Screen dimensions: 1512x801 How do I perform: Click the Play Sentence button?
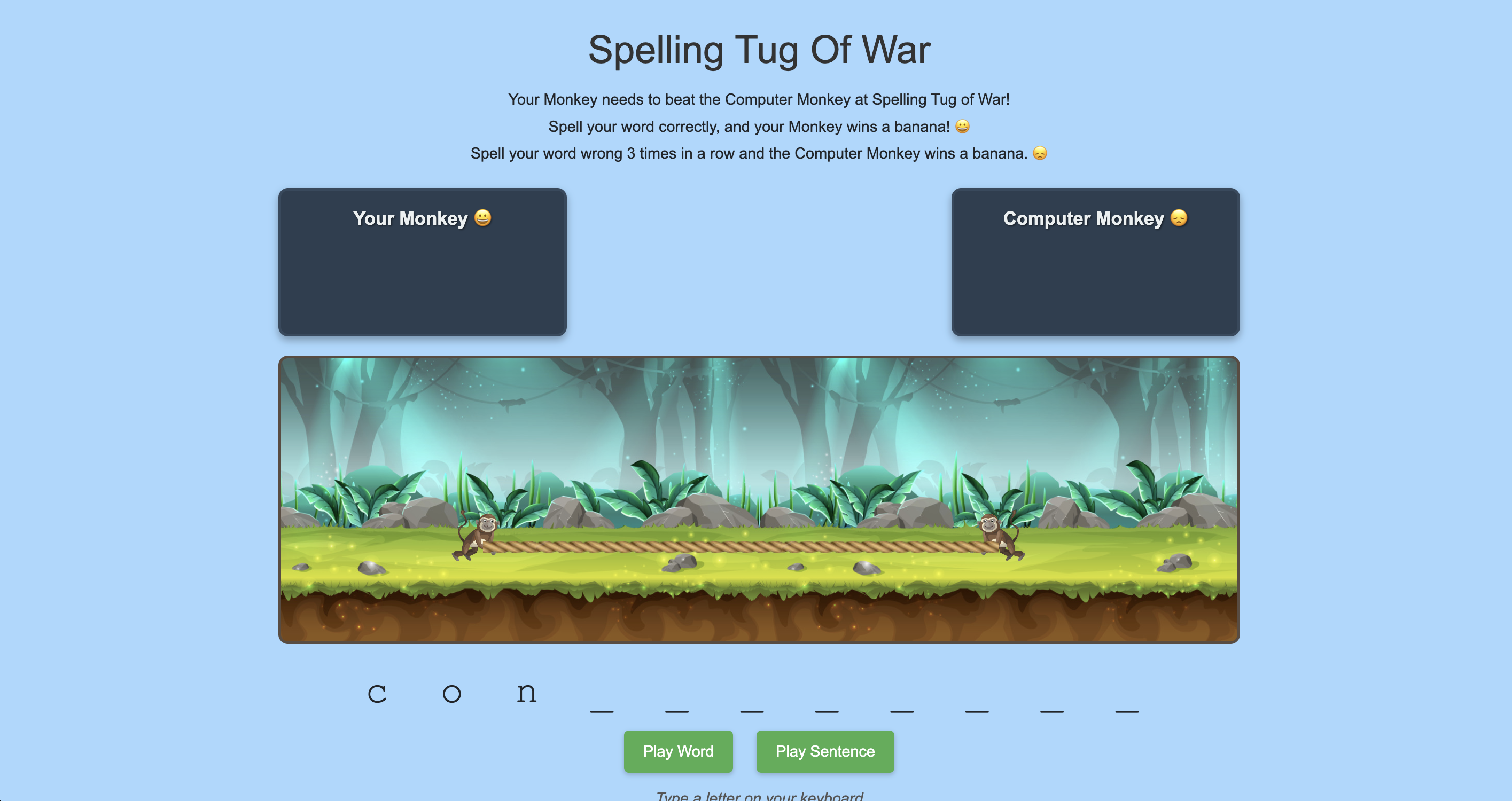[825, 751]
